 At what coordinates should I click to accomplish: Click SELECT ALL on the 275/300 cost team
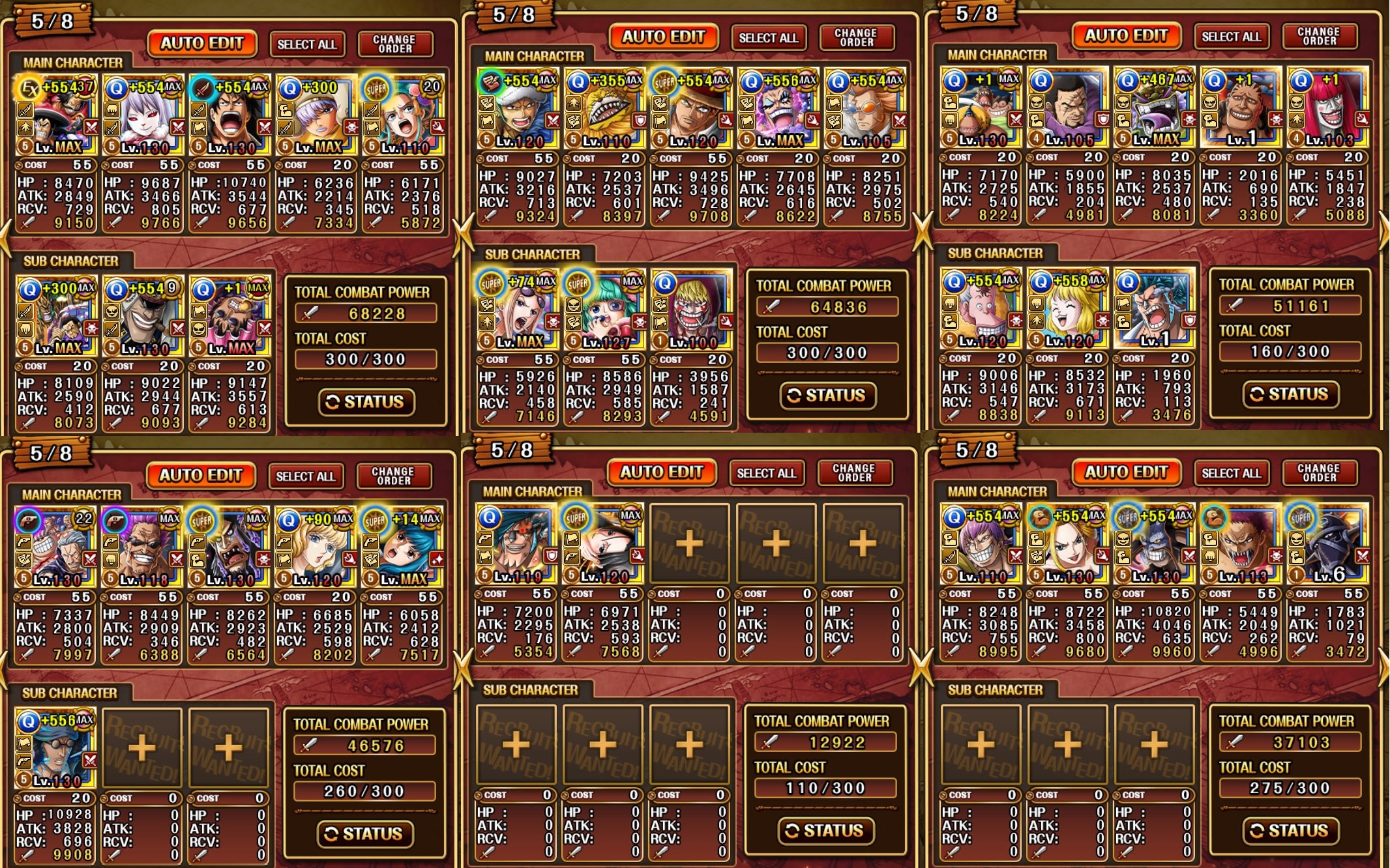click(x=1231, y=473)
